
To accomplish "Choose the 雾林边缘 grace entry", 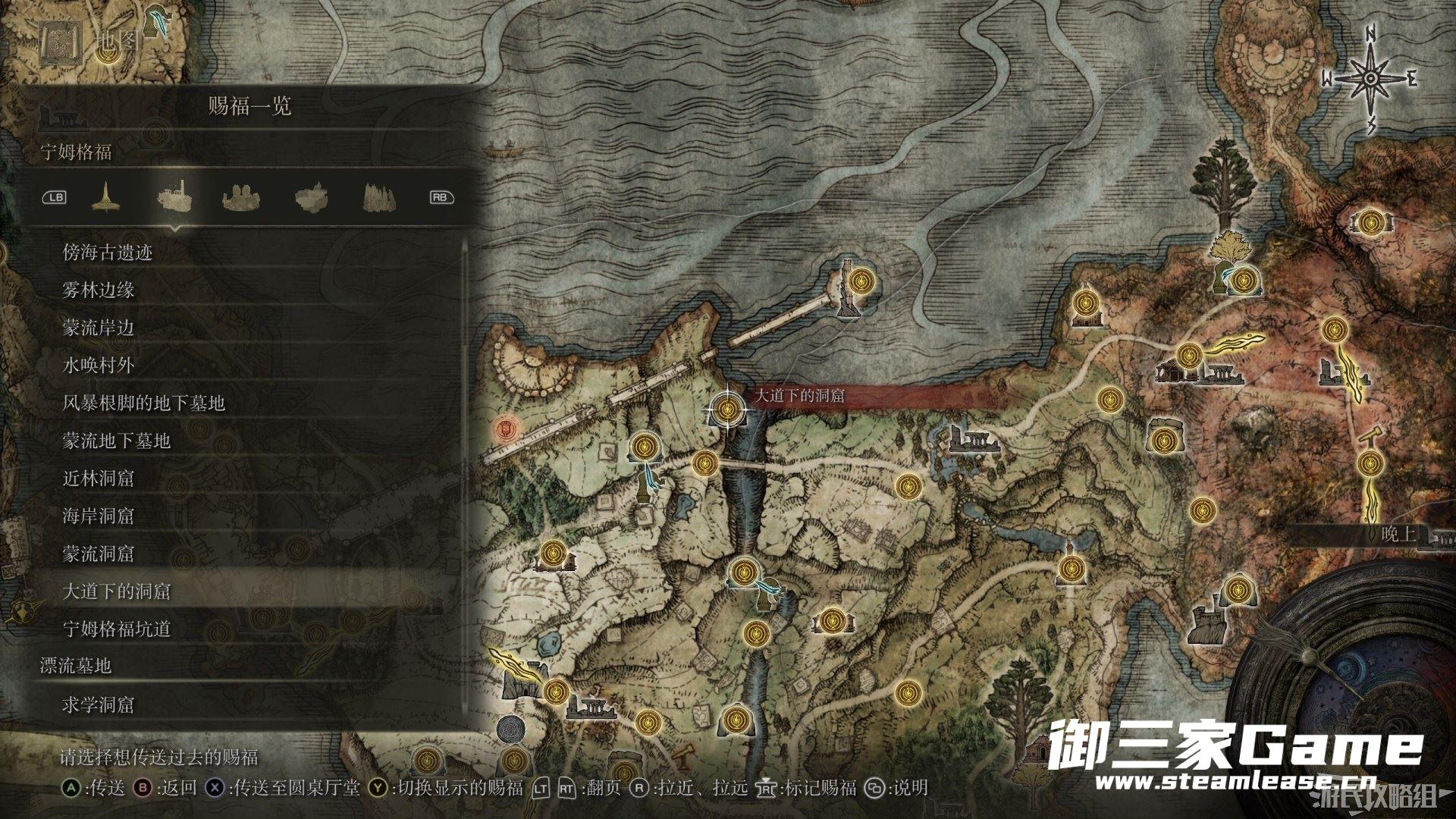I will (99, 290).
